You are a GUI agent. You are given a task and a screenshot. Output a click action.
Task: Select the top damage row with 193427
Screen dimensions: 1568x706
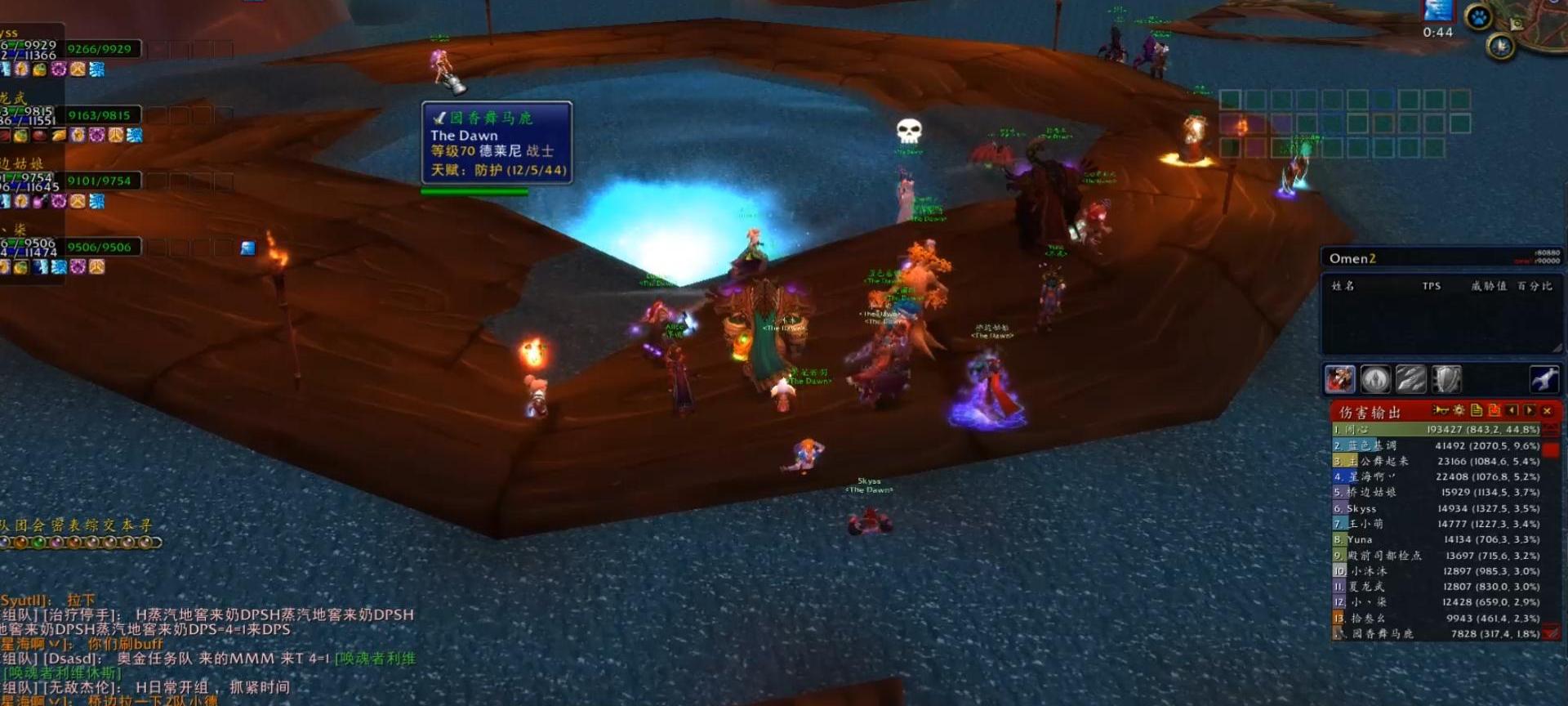coord(1437,430)
